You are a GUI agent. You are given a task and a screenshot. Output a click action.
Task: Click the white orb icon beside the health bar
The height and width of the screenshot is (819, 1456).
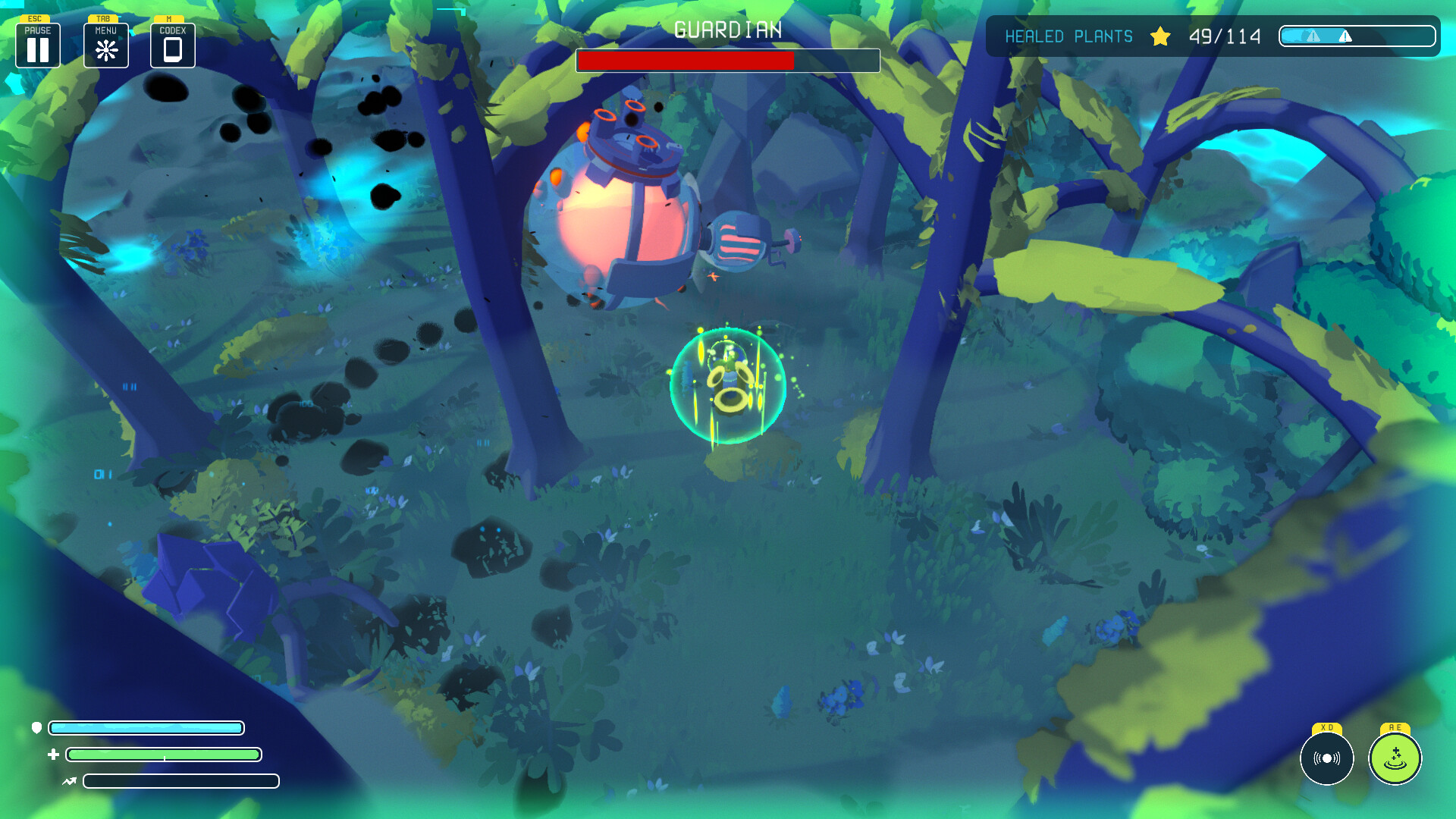pos(36,728)
